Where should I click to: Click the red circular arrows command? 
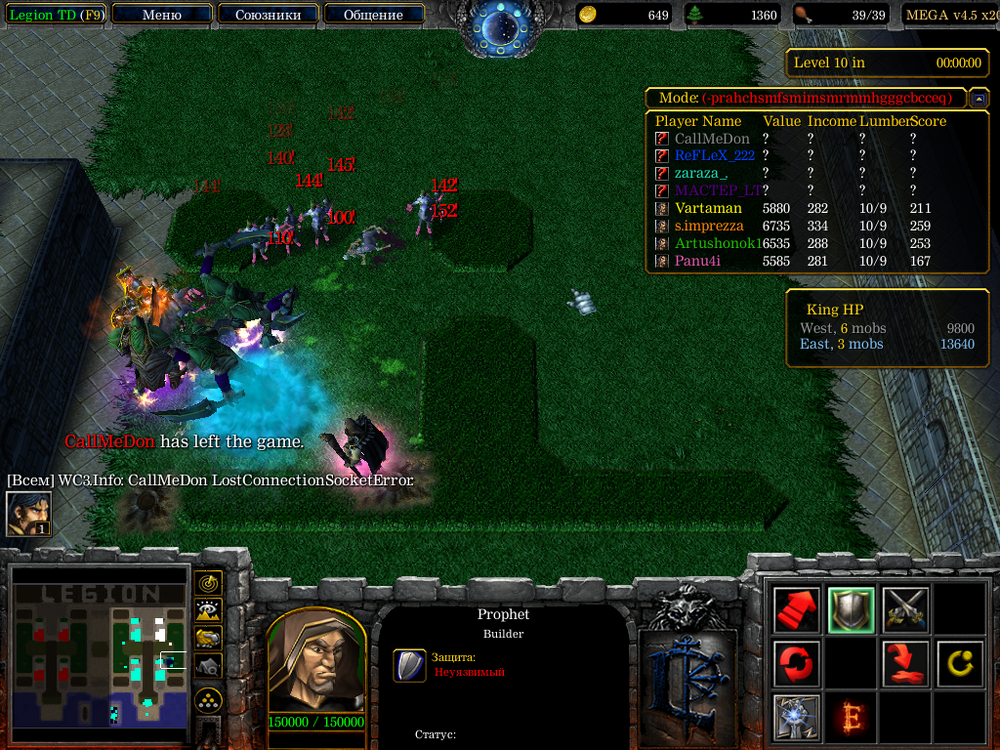tap(797, 663)
